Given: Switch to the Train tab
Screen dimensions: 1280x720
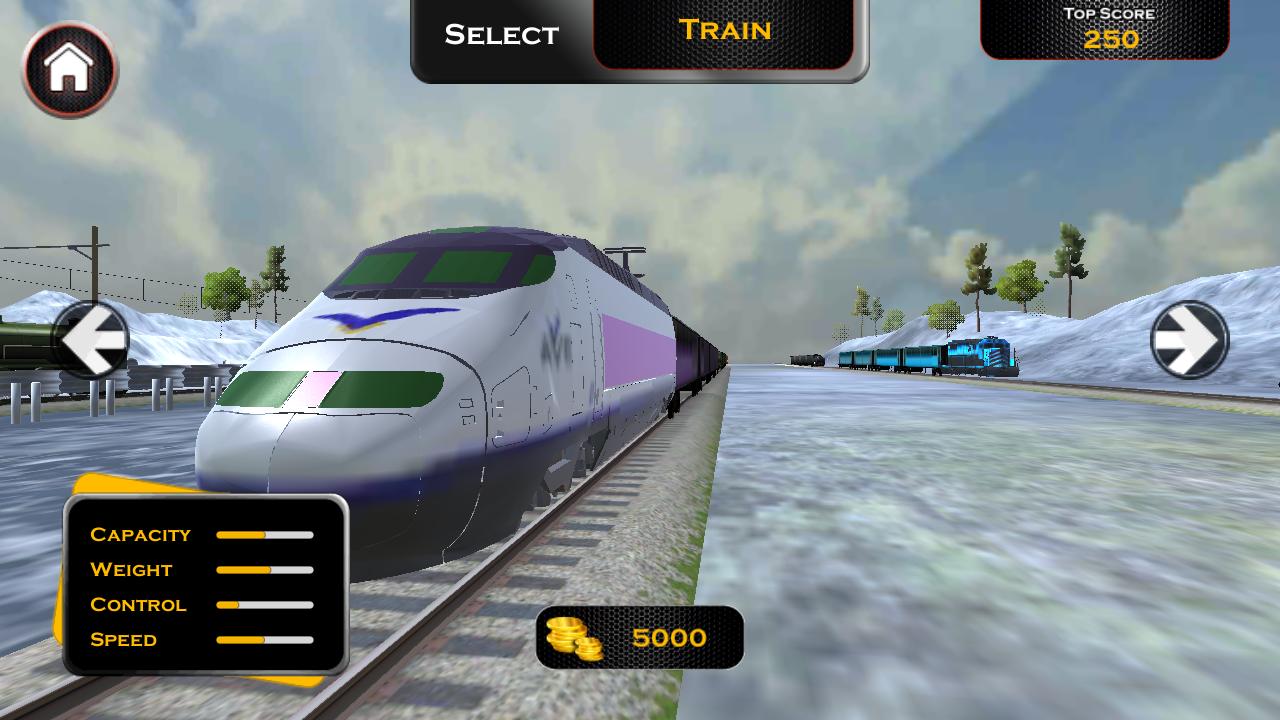Looking at the screenshot, I should tap(727, 31).
